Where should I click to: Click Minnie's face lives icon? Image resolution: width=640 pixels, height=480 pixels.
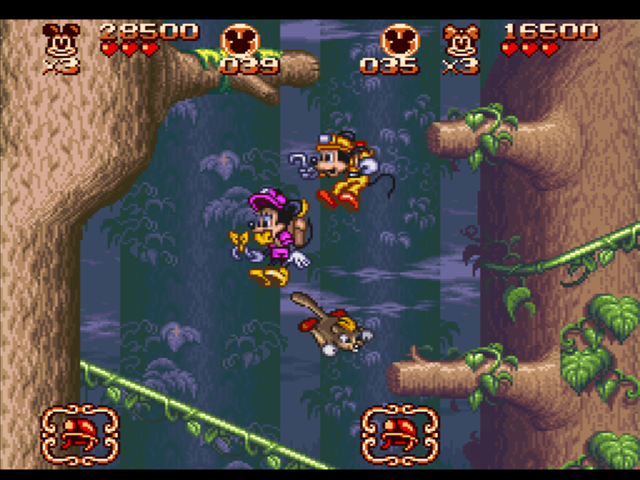point(461,41)
